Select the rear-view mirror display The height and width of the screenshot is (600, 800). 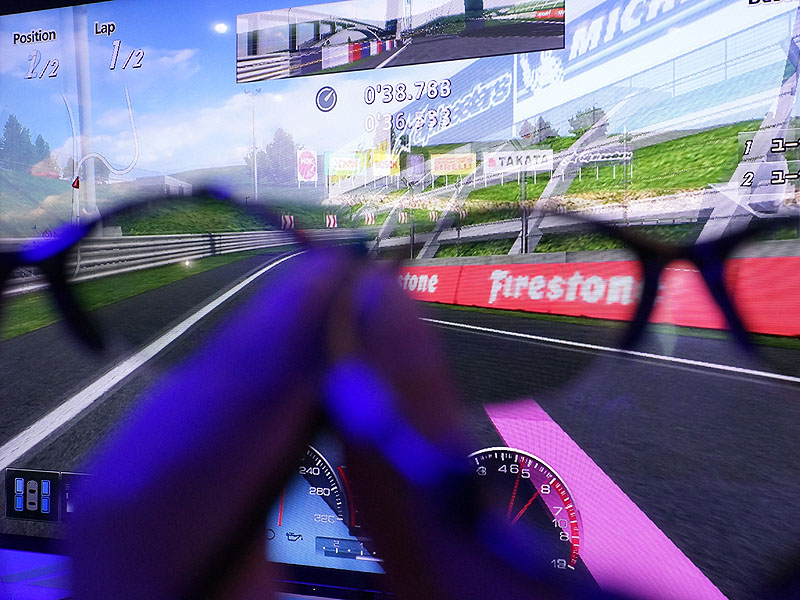coord(400,40)
